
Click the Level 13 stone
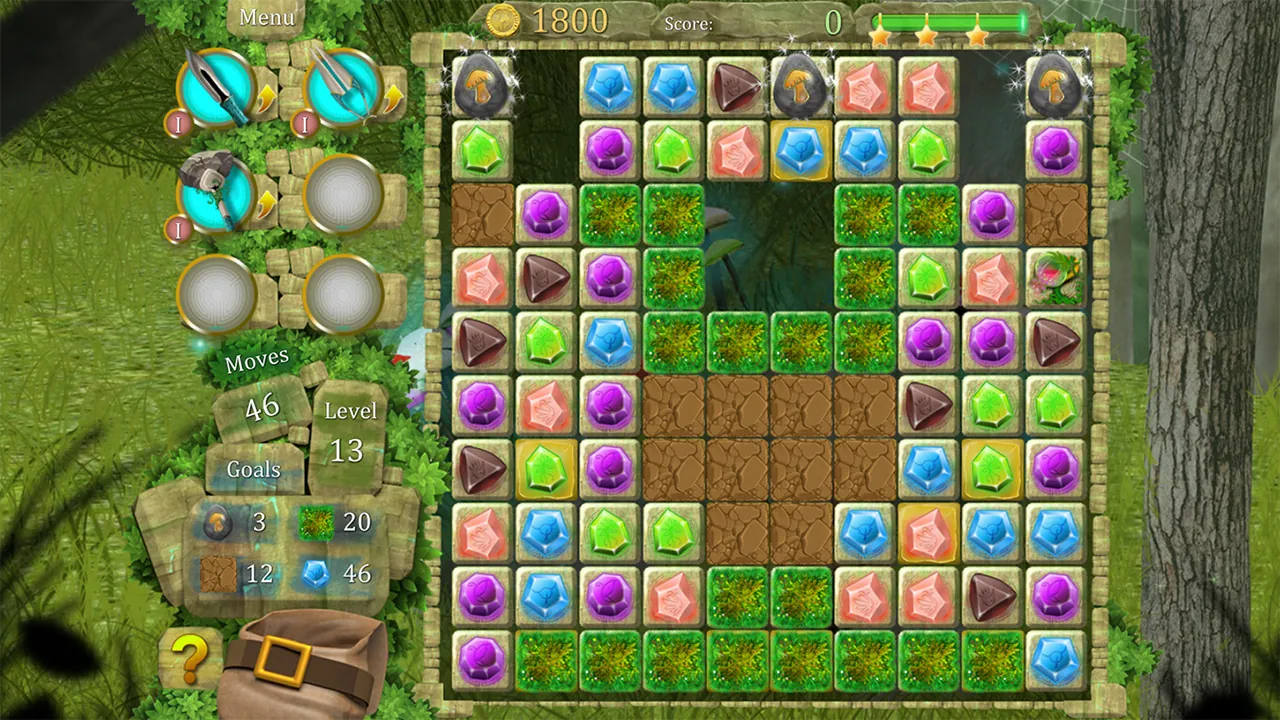(347, 432)
